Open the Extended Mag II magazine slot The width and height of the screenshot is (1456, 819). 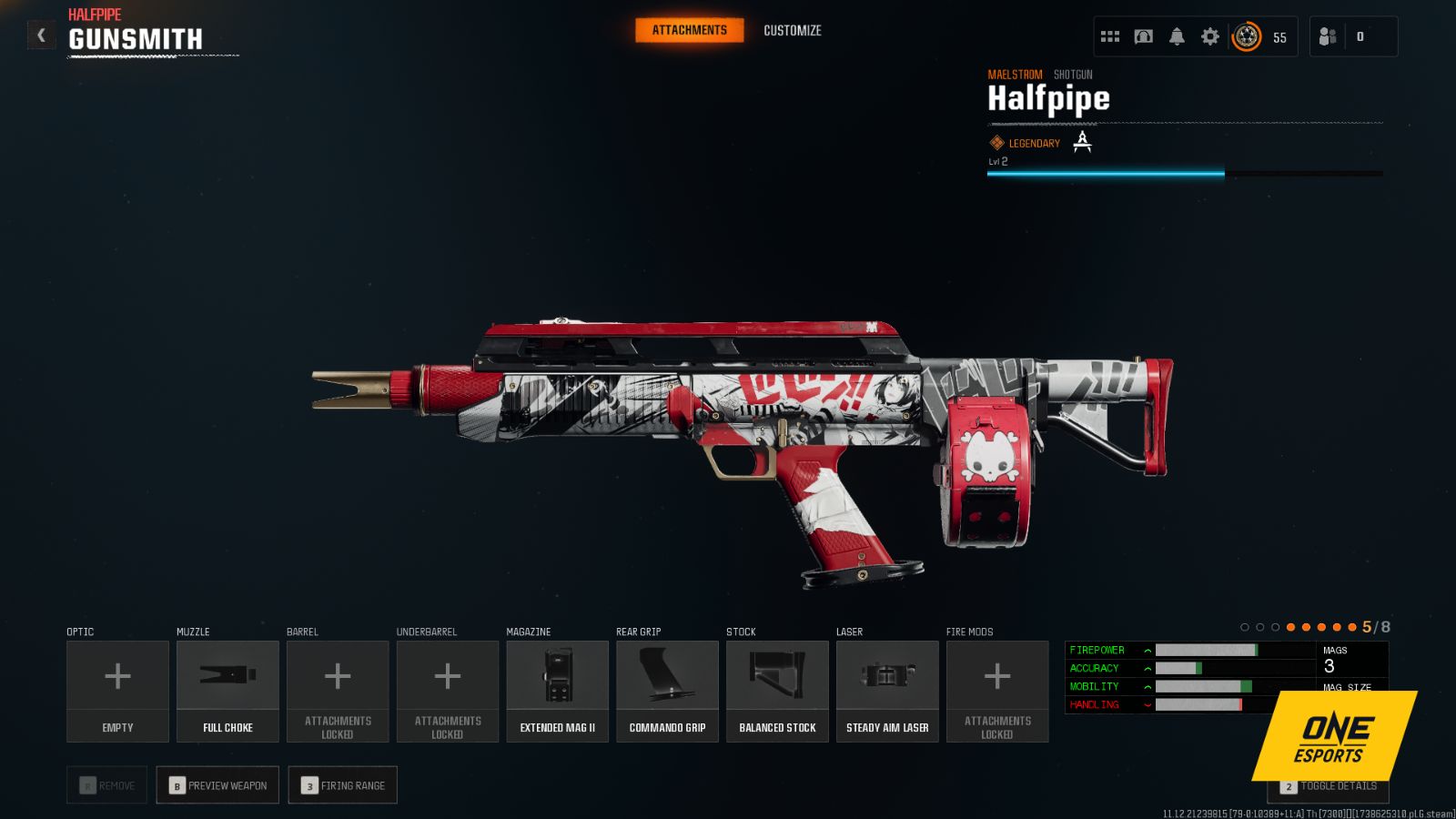pyautogui.click(x=557, y=689)
